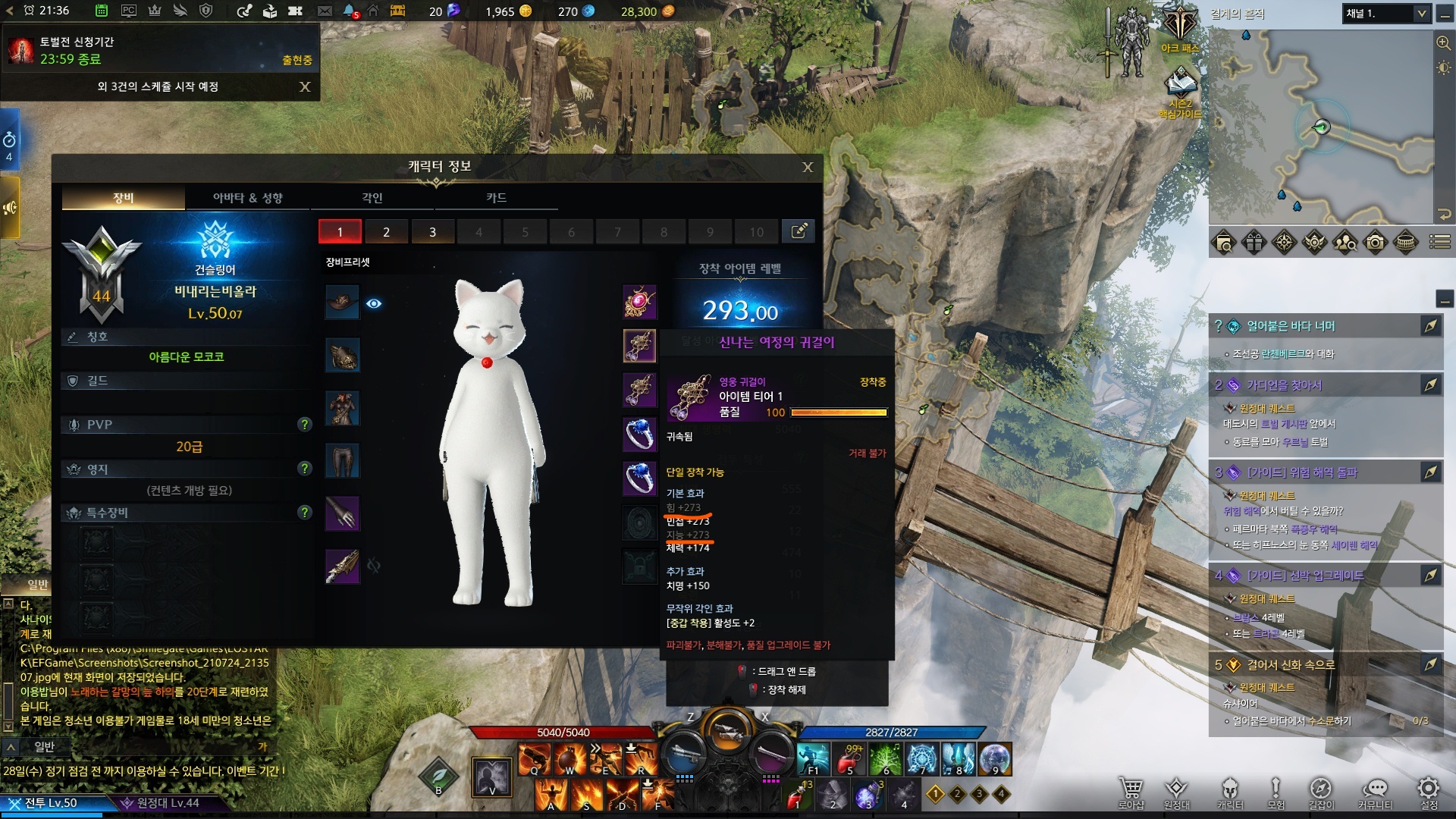Click the equipped weapon slot
The image size is (1456, 819).
342,566
